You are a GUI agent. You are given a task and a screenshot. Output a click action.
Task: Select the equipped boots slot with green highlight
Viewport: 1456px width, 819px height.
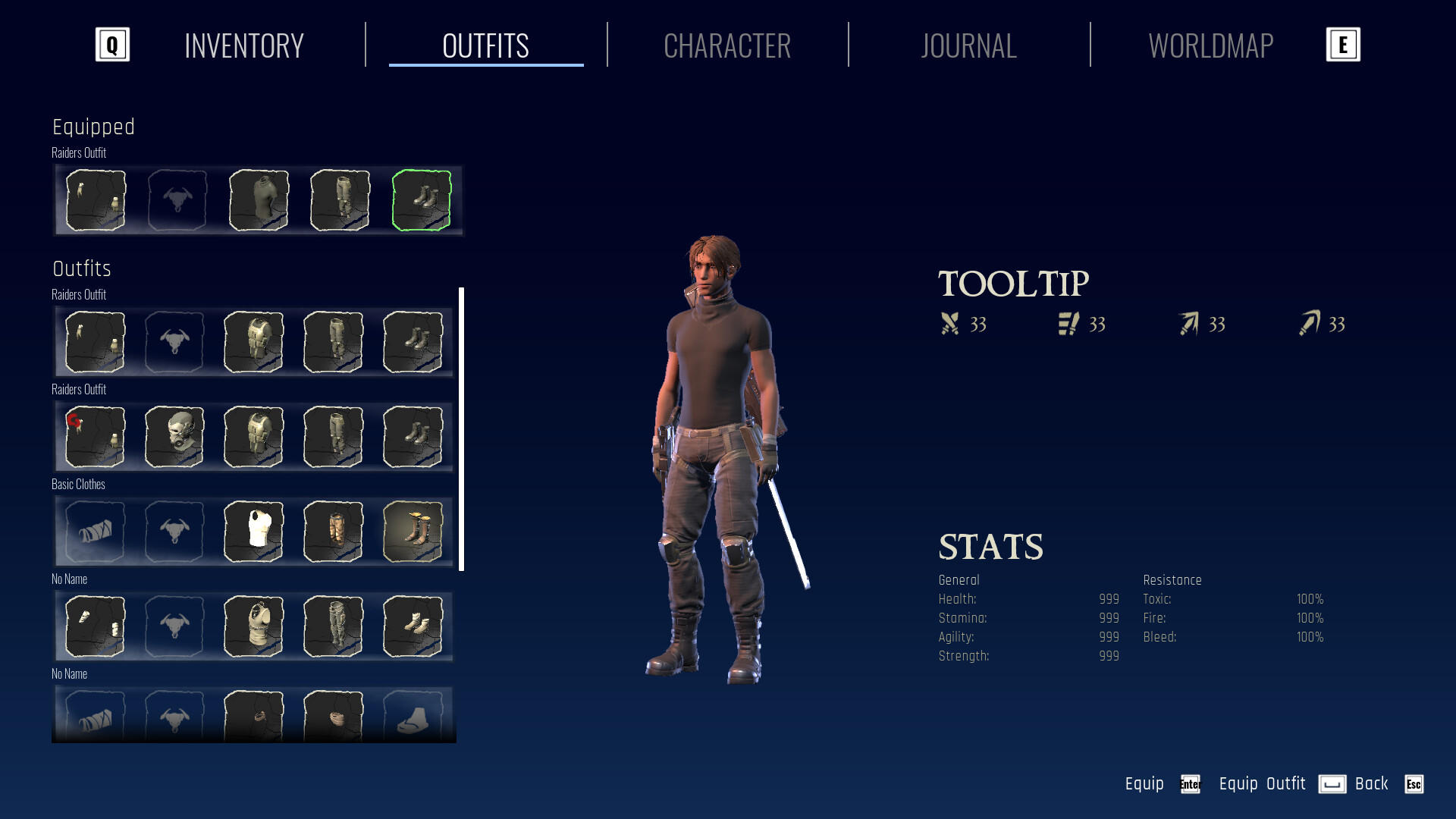coord(422,200)
